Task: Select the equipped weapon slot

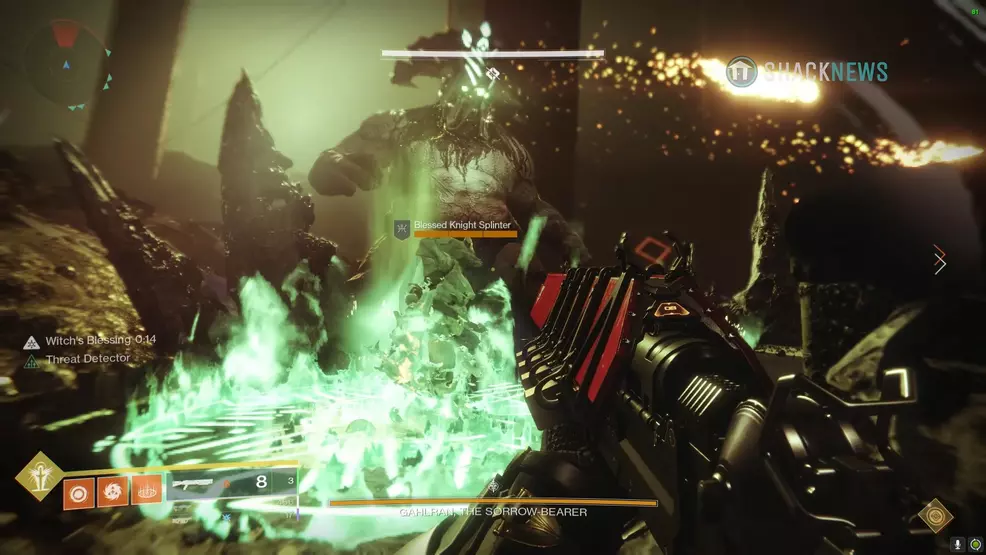Action: pos(230,484)
